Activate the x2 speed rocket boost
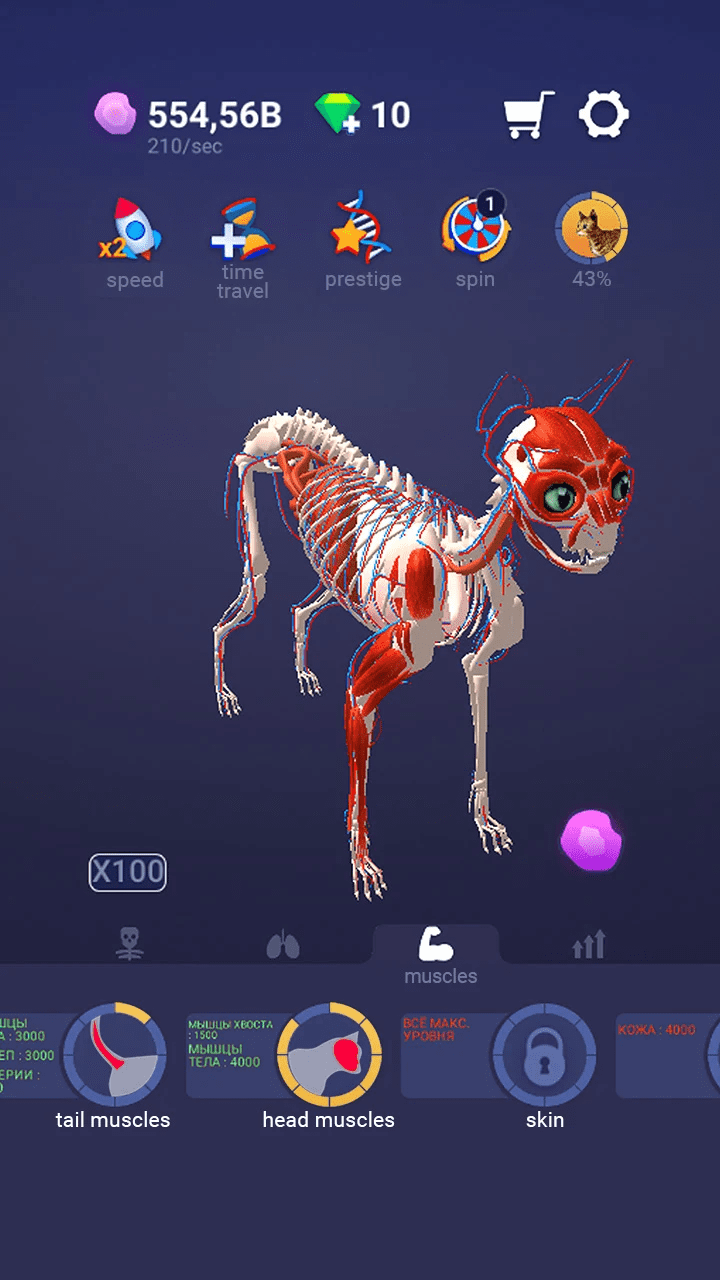The height and width of the screenshot is (1280, 720). 134,230
